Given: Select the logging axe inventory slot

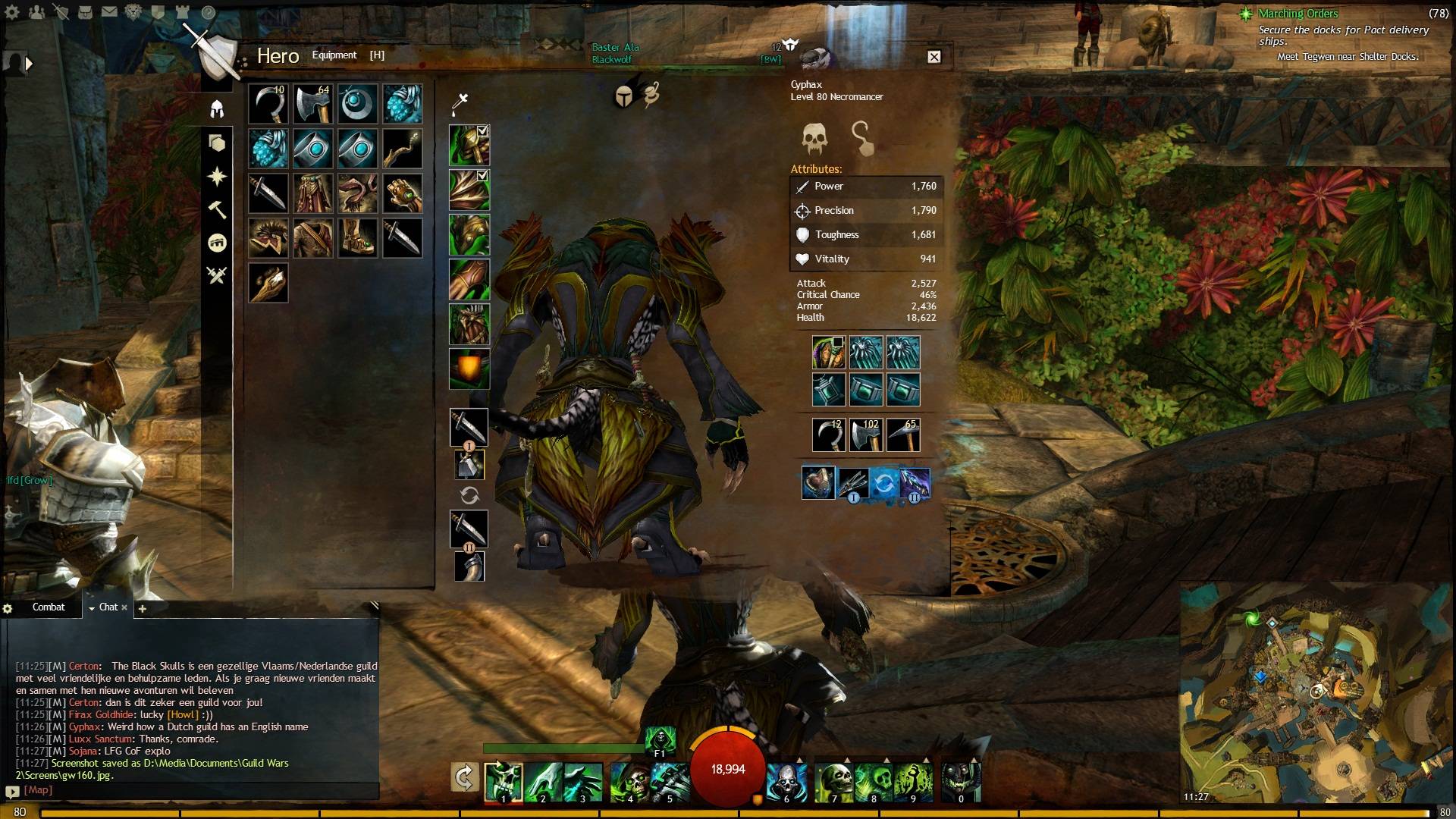Looking at the screenshot, I should (312, 103).
